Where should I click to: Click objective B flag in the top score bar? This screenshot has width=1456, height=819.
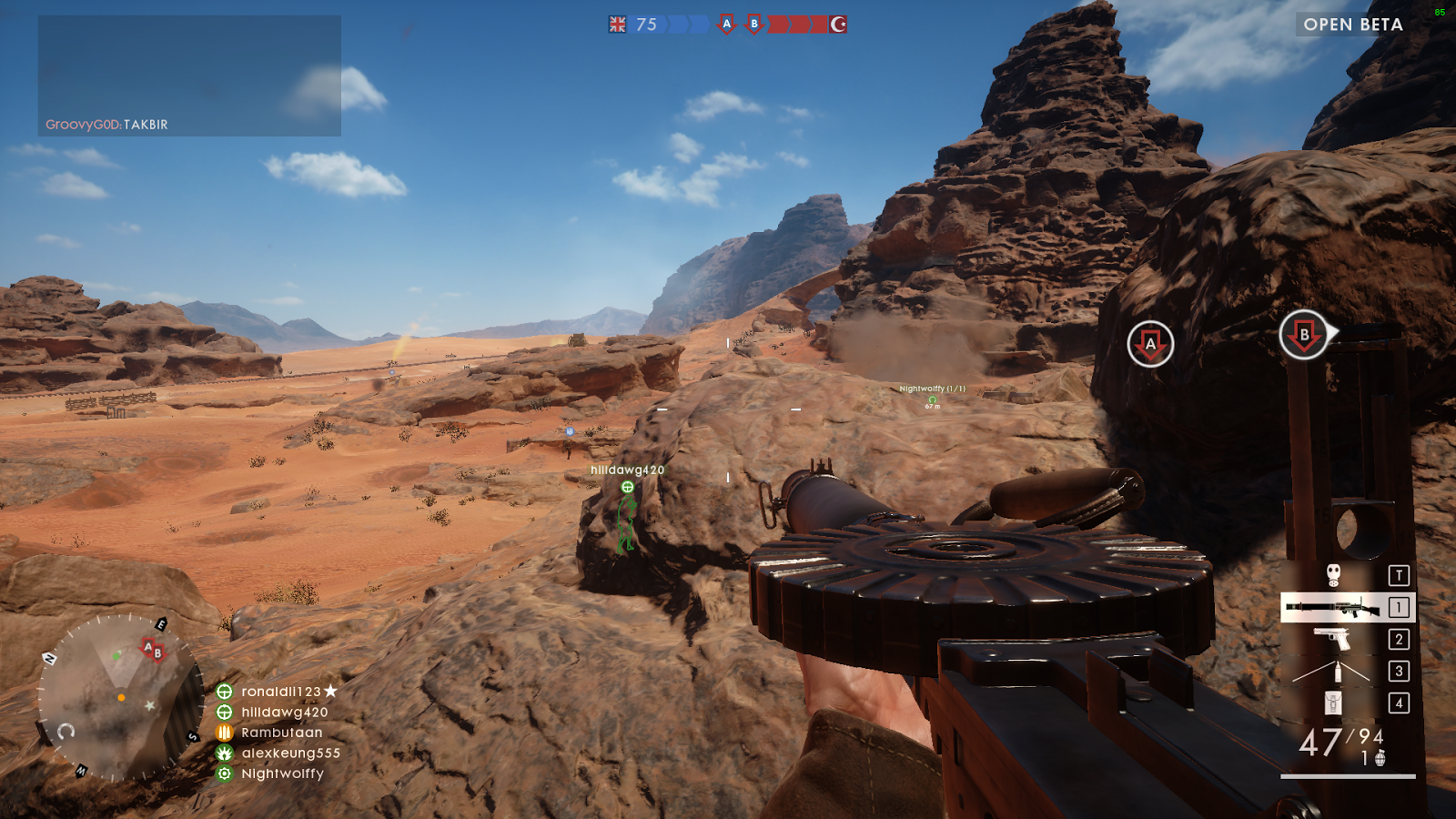(x=753, y=25)
